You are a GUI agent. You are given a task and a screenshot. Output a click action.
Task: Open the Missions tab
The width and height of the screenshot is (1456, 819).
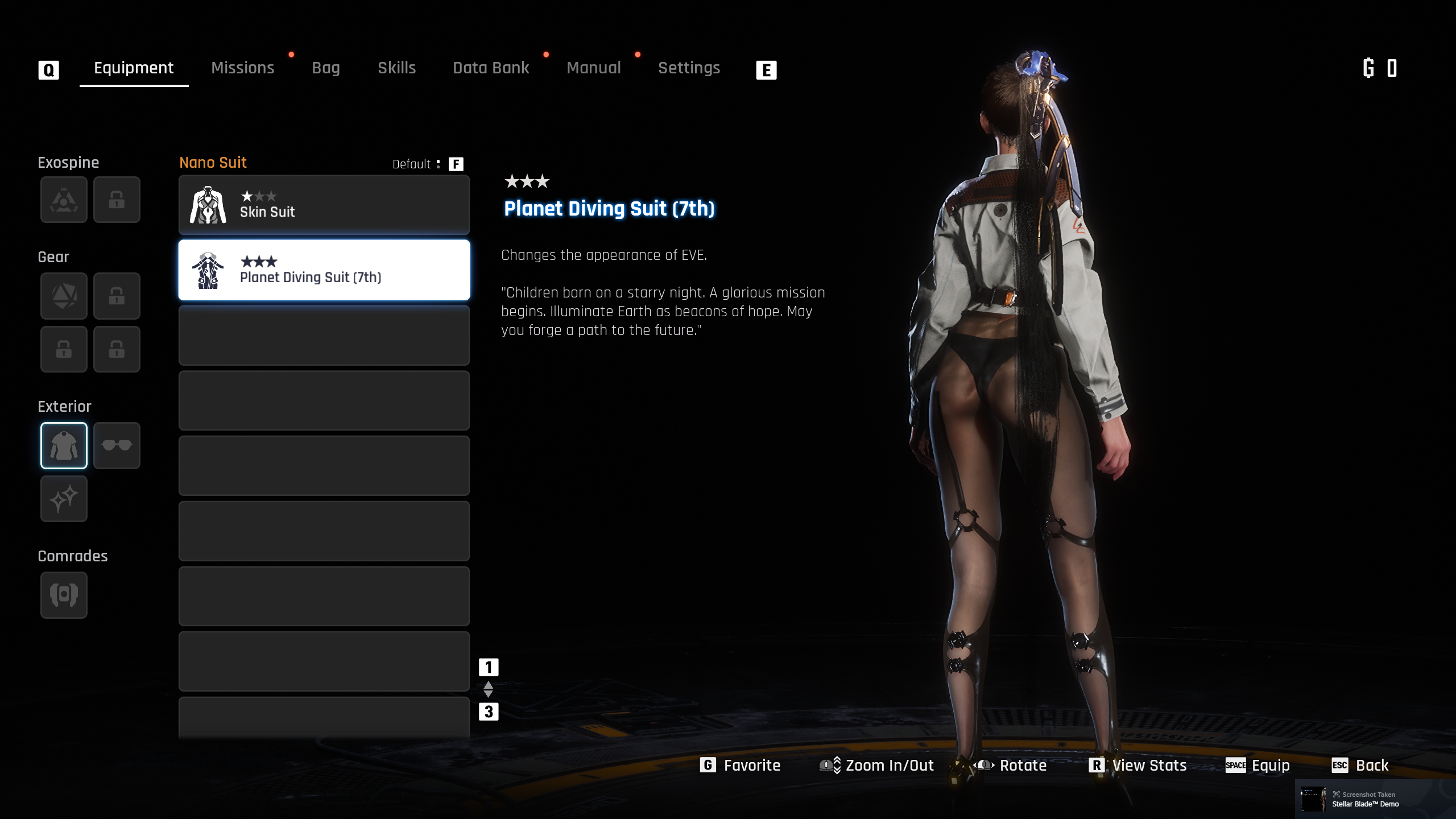click(242, 68)
